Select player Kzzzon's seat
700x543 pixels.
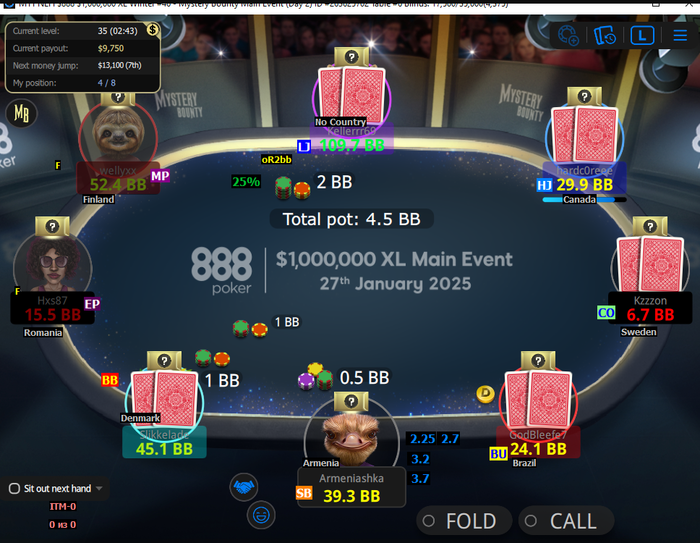click(650, 272)
